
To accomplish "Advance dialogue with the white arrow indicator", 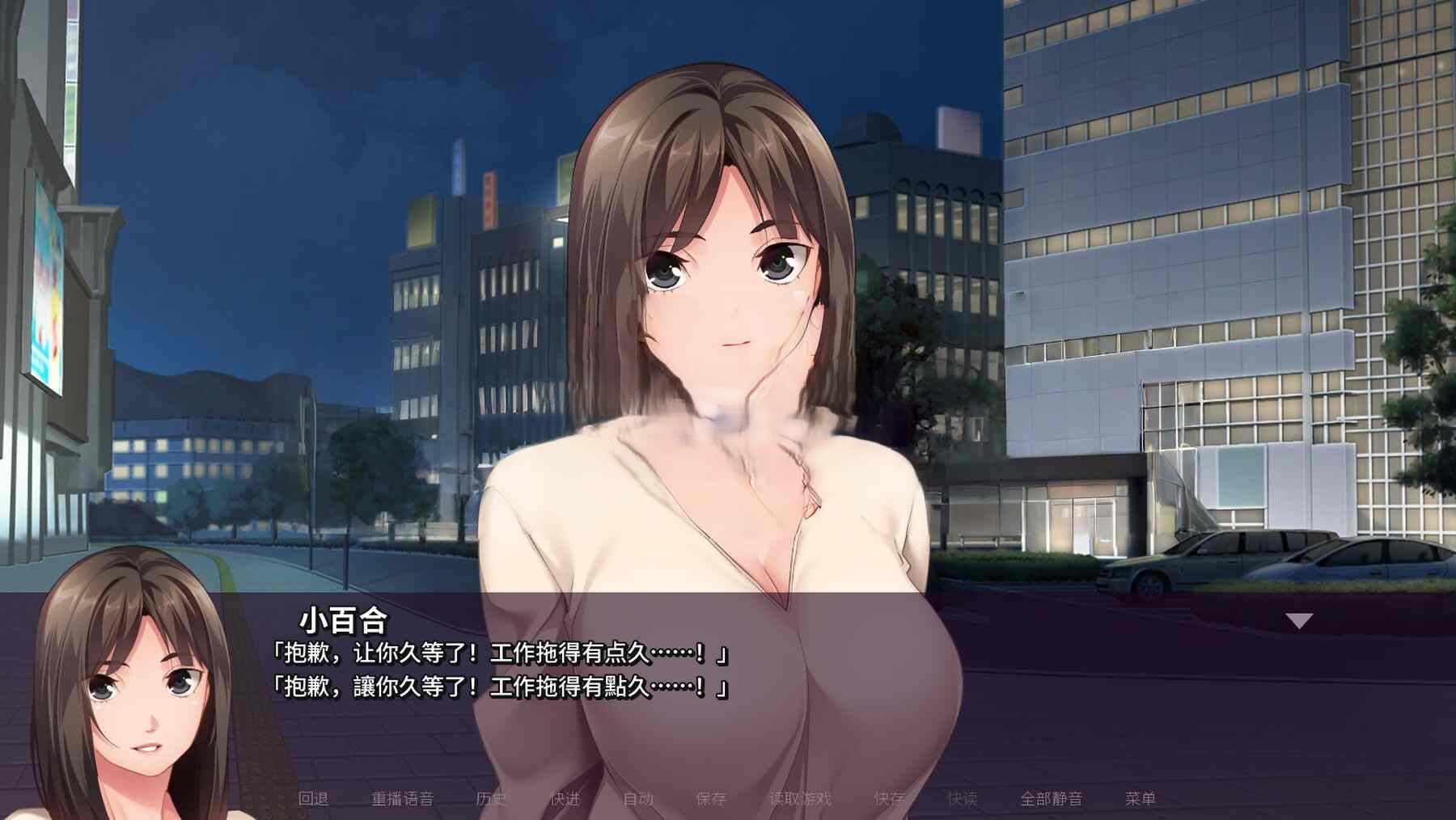I will point(1299,621).
